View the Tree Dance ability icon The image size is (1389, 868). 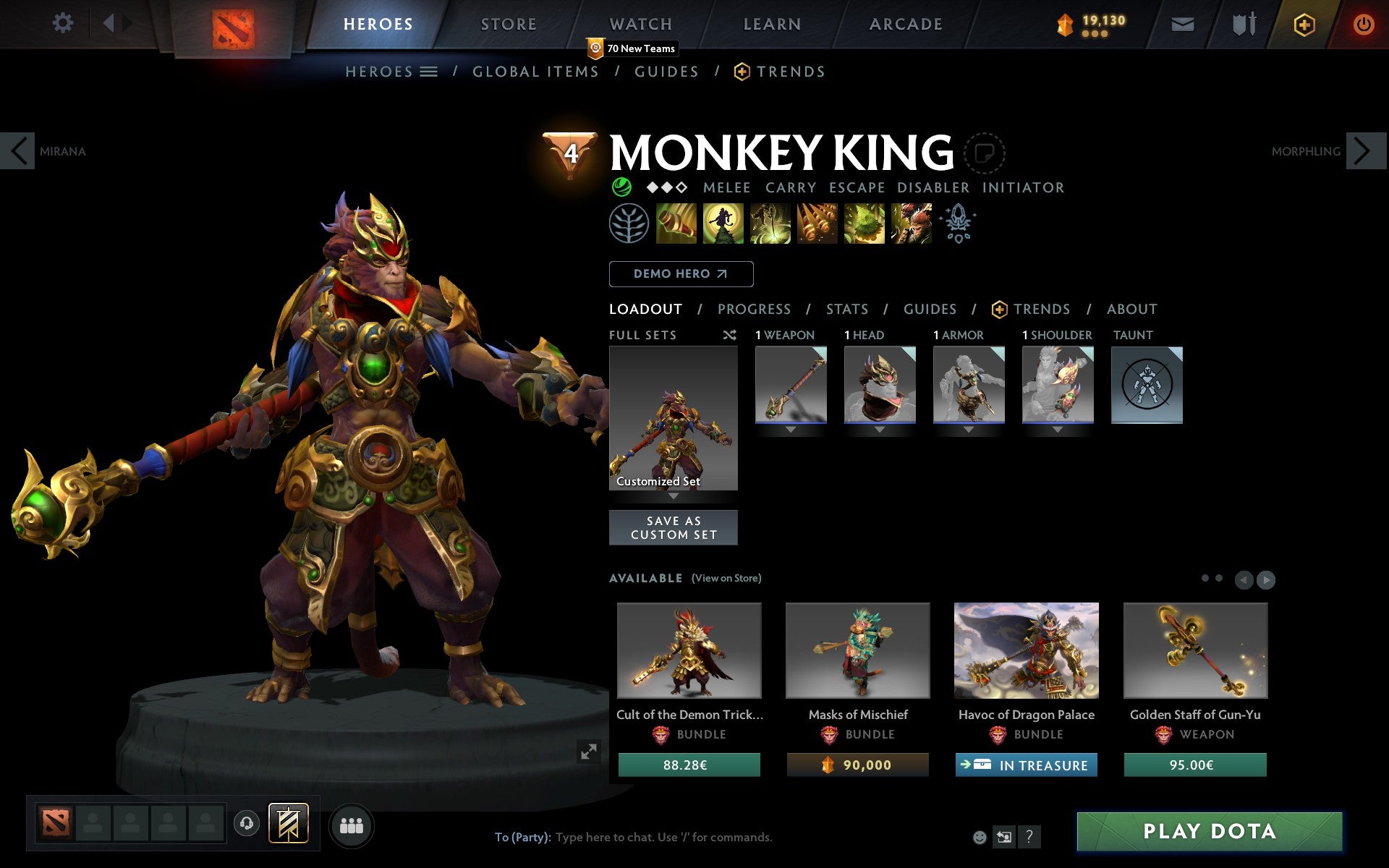click(x=723, y=224)
